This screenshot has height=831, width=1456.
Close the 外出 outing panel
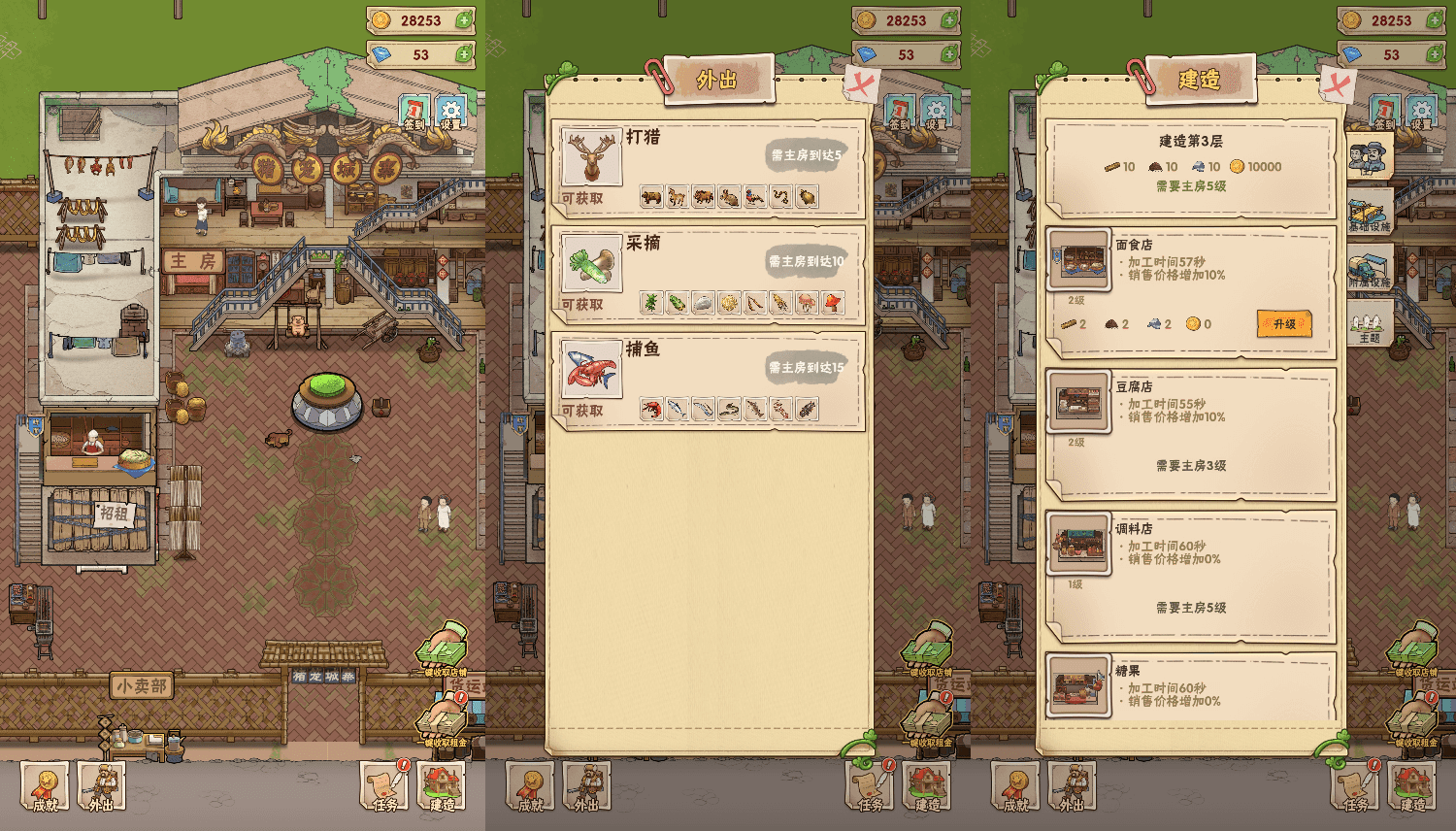pyautogui.click(x=860, y=84)
